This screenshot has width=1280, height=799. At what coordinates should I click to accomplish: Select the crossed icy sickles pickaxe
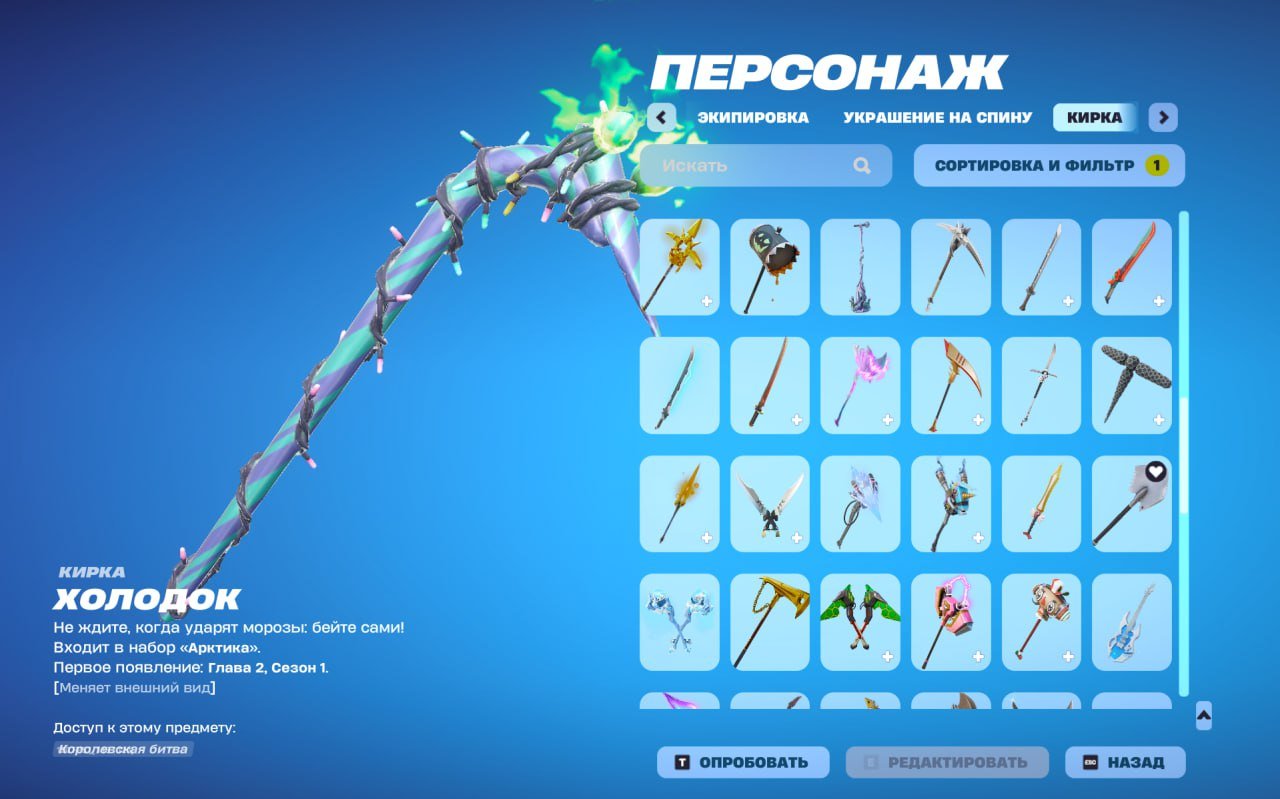tap(679, 622)
